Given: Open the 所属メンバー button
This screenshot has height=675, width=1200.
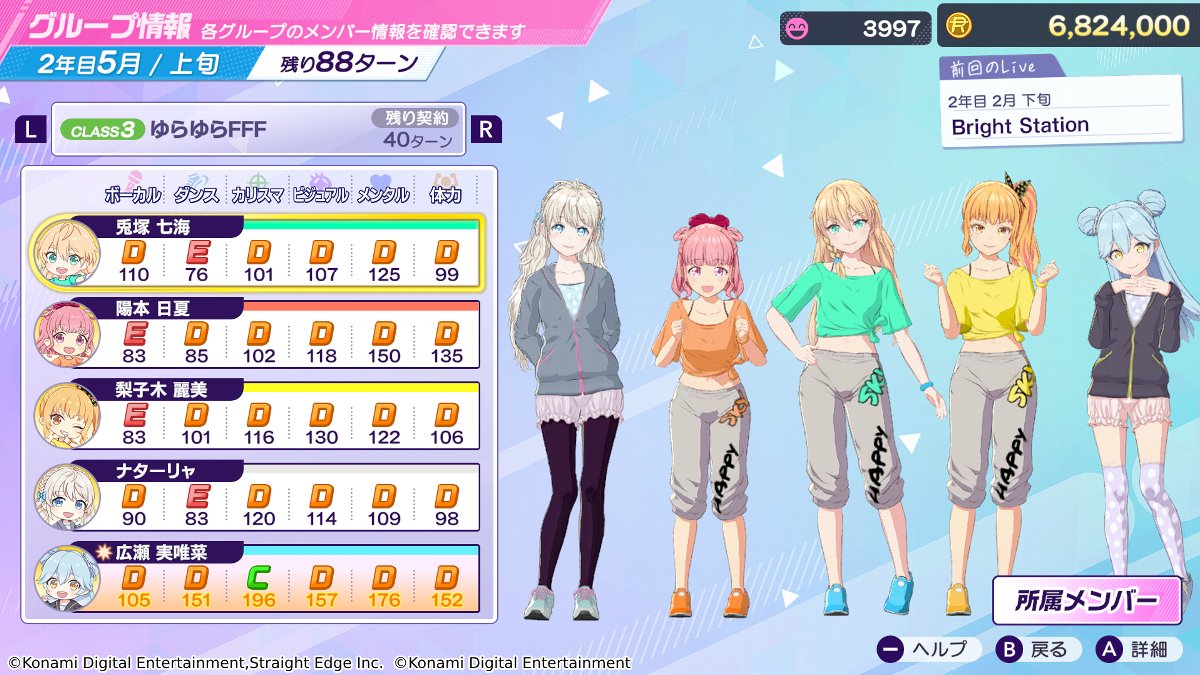Looking at the screenshot, I should [x=1086, y=600].
